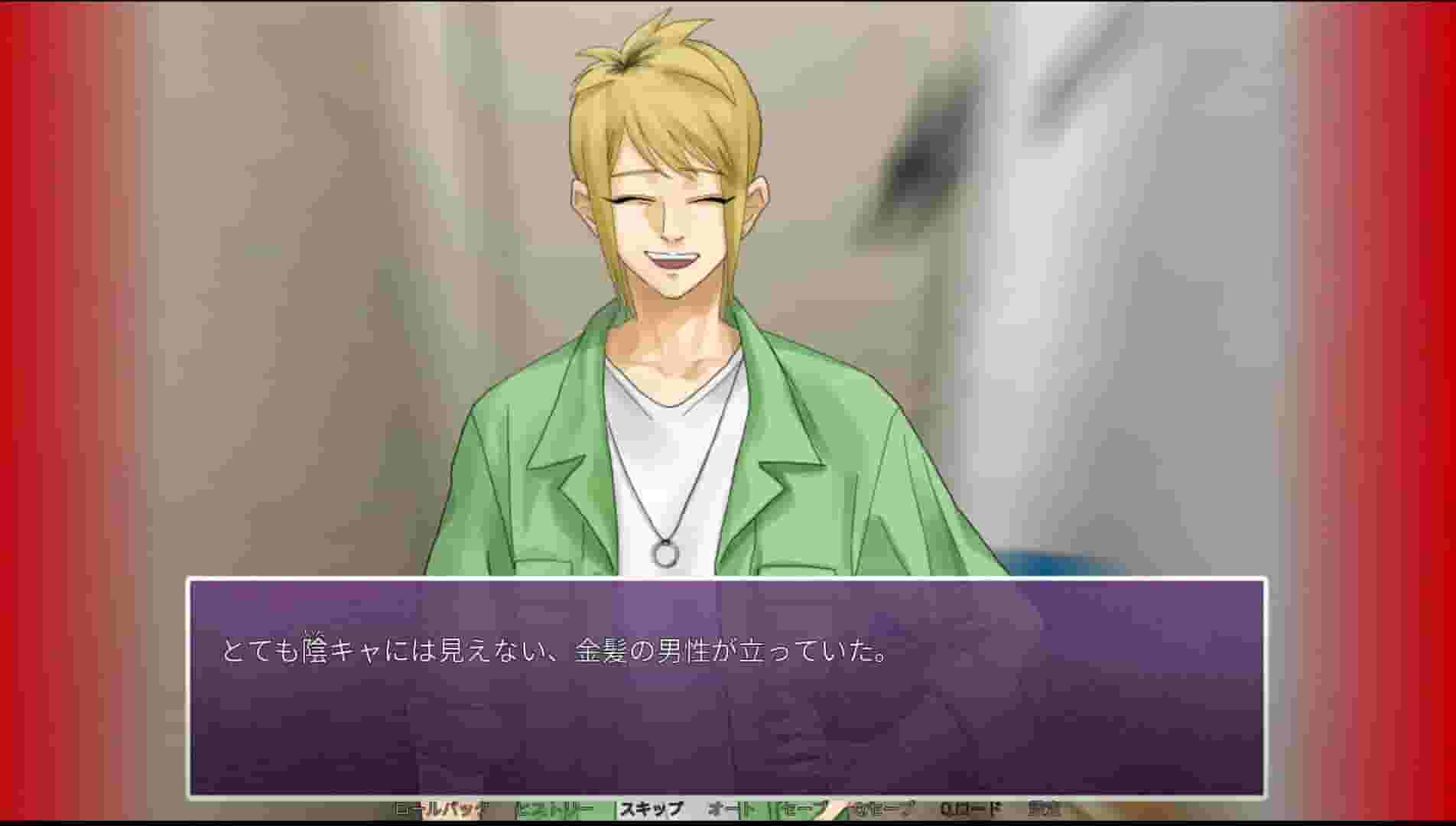
Task: Open the dialogue history with ヒストリー
Action: pos(552,810)
